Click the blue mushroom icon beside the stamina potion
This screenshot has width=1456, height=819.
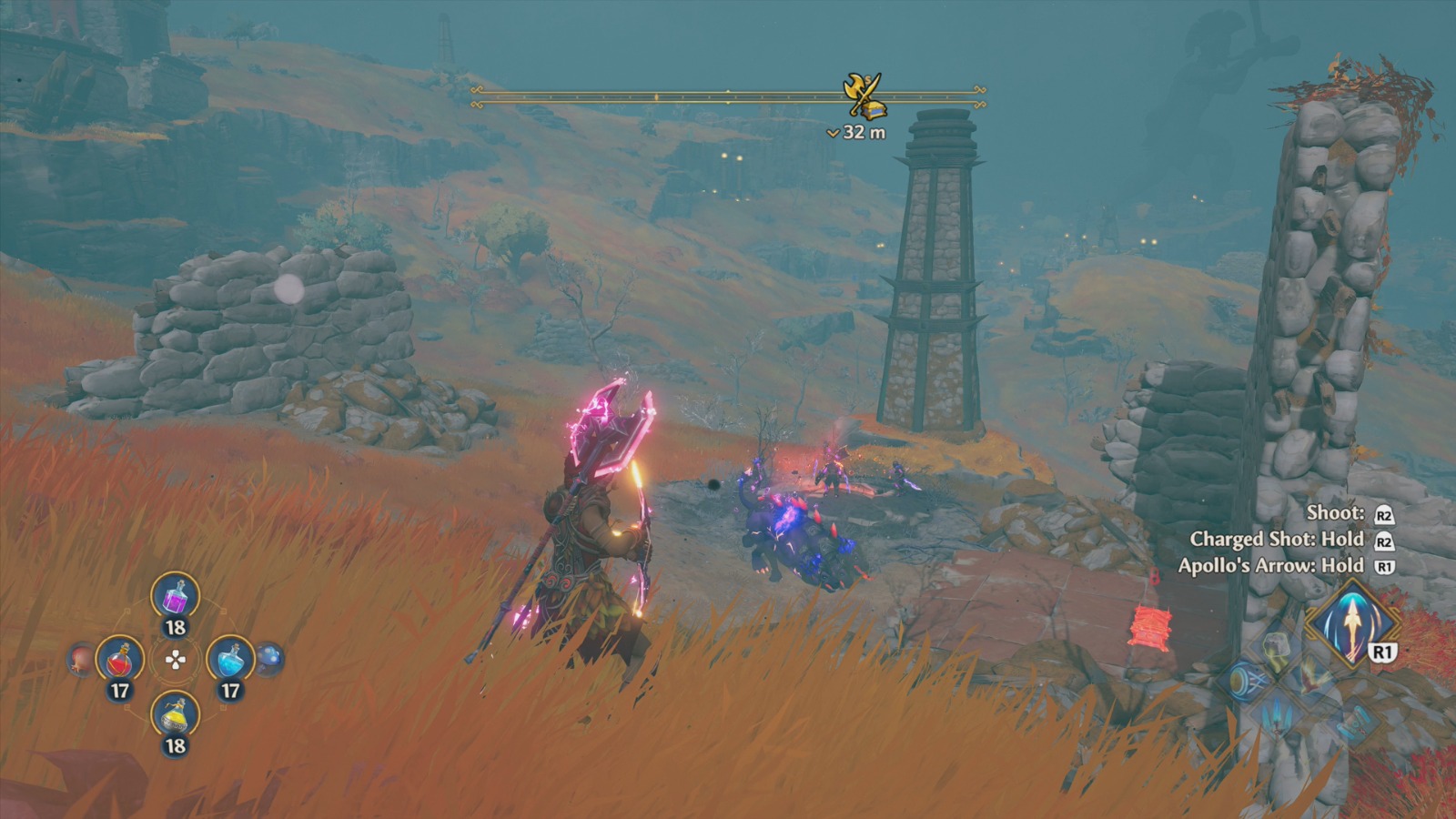point(270,661)
